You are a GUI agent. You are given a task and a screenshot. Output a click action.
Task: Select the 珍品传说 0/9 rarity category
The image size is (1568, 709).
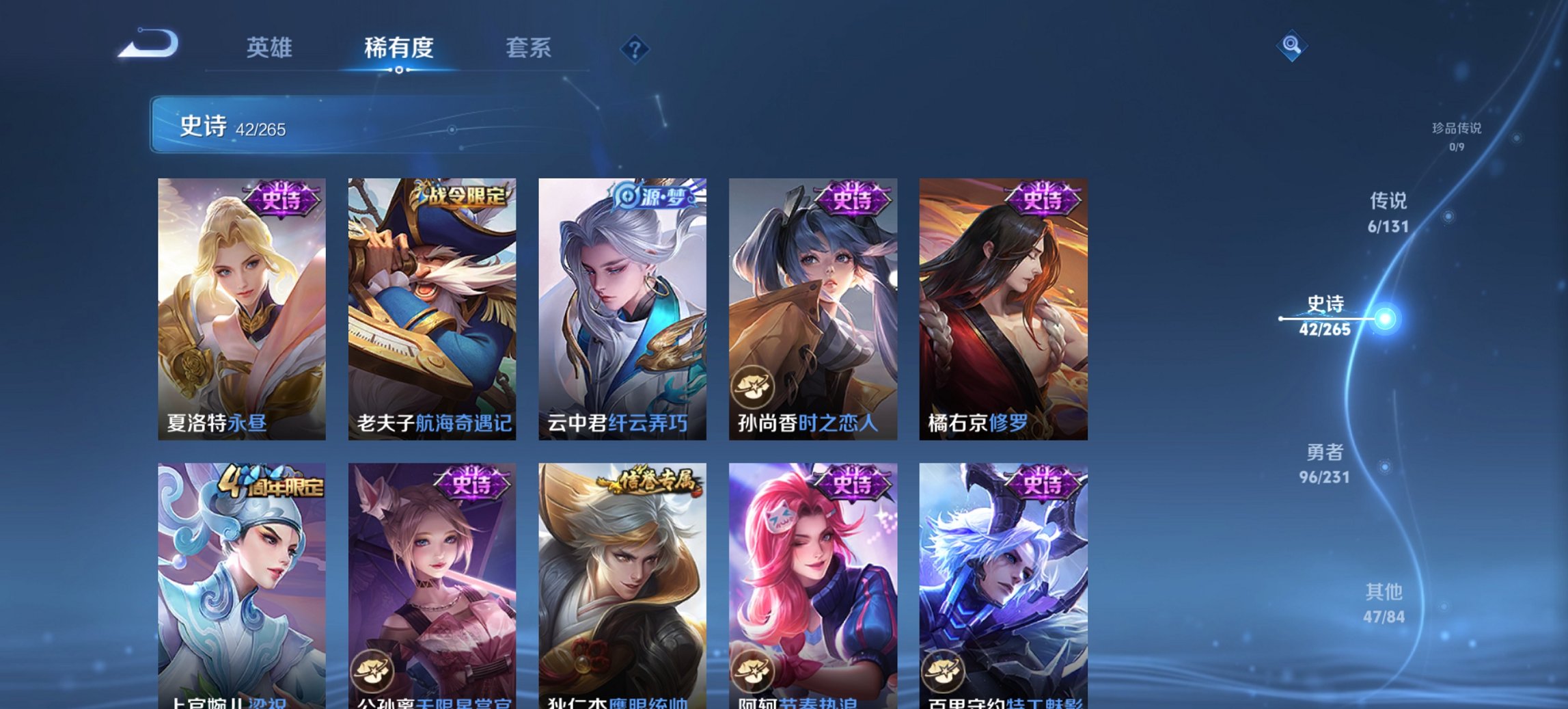tap(1458, 135)
